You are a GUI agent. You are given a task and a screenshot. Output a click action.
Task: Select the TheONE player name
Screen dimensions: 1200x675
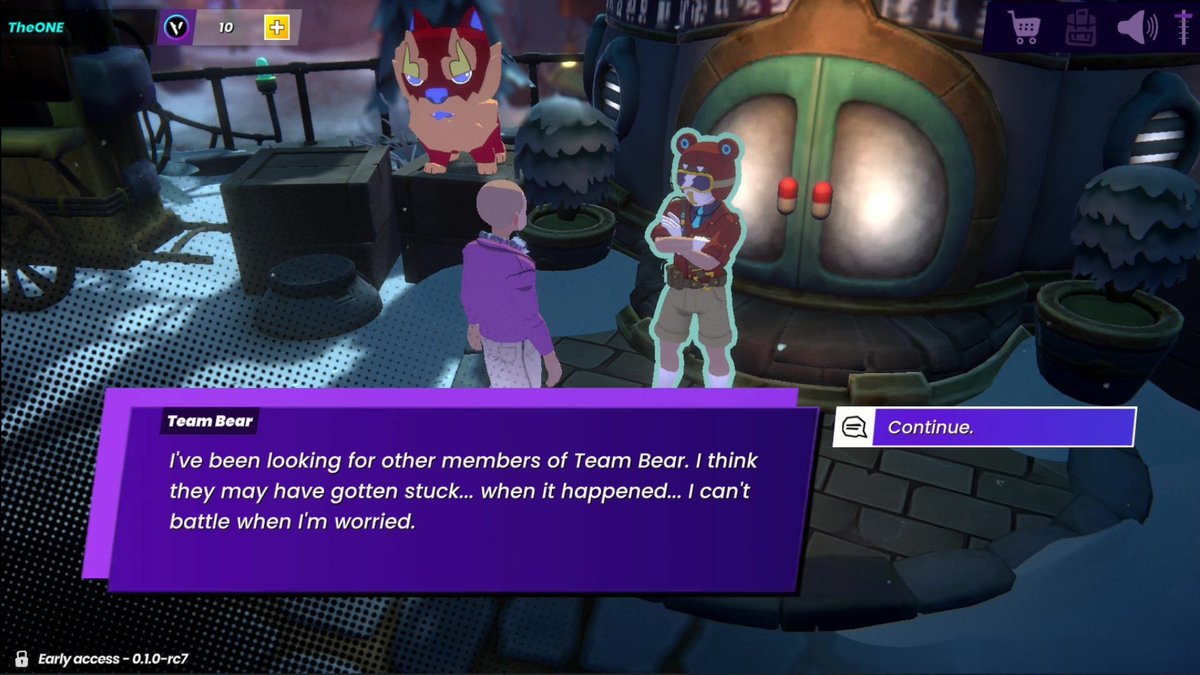click(x=36, y=27)
